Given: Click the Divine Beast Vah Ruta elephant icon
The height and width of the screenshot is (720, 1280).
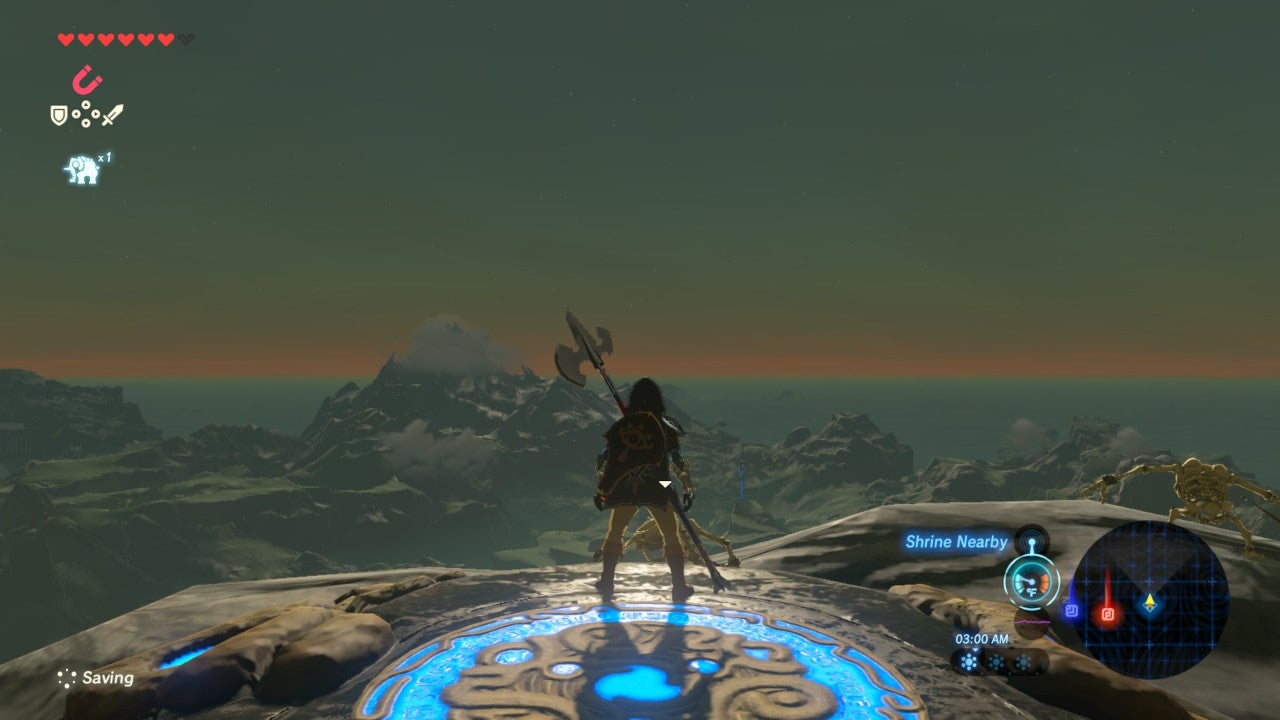Looking at the screenshot, I should point(81,165).
